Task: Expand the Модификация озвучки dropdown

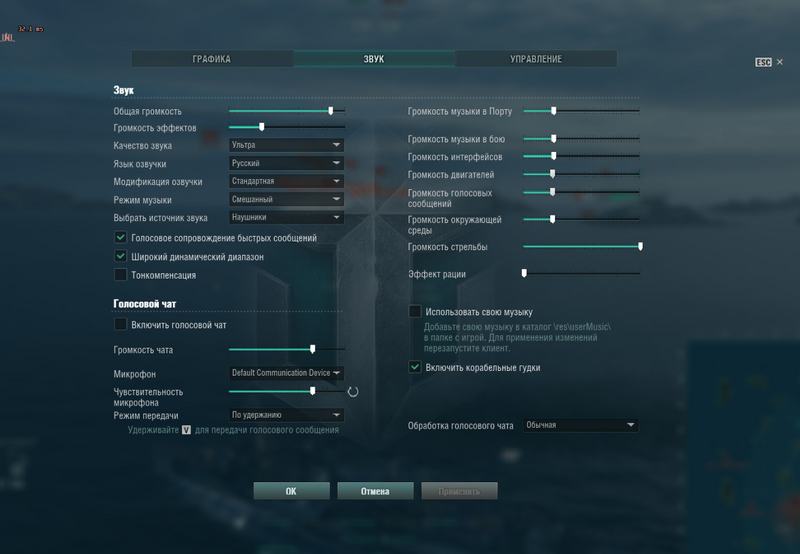Action: point(286,181)
